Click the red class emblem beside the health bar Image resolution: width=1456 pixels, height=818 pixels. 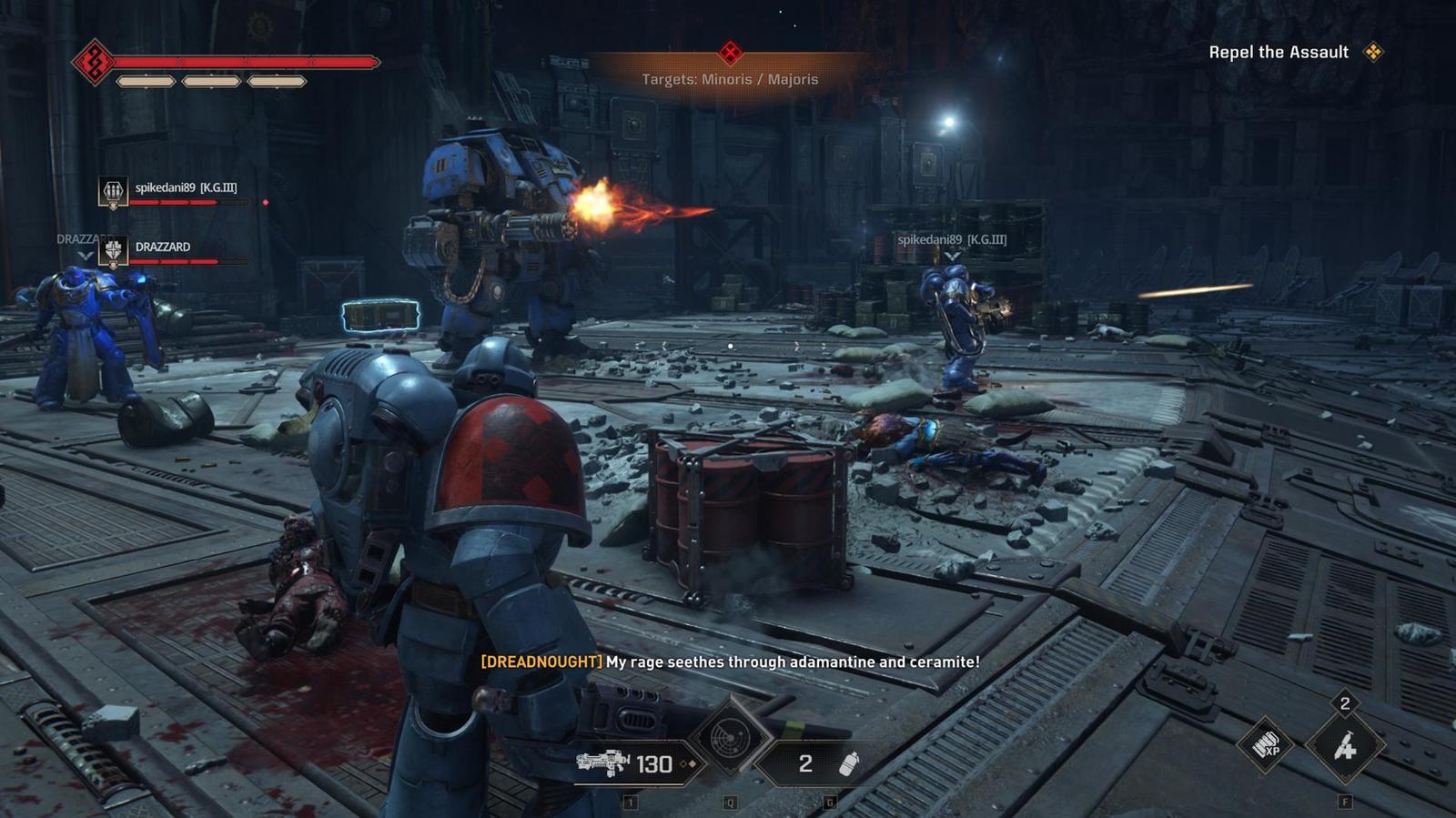93,62
